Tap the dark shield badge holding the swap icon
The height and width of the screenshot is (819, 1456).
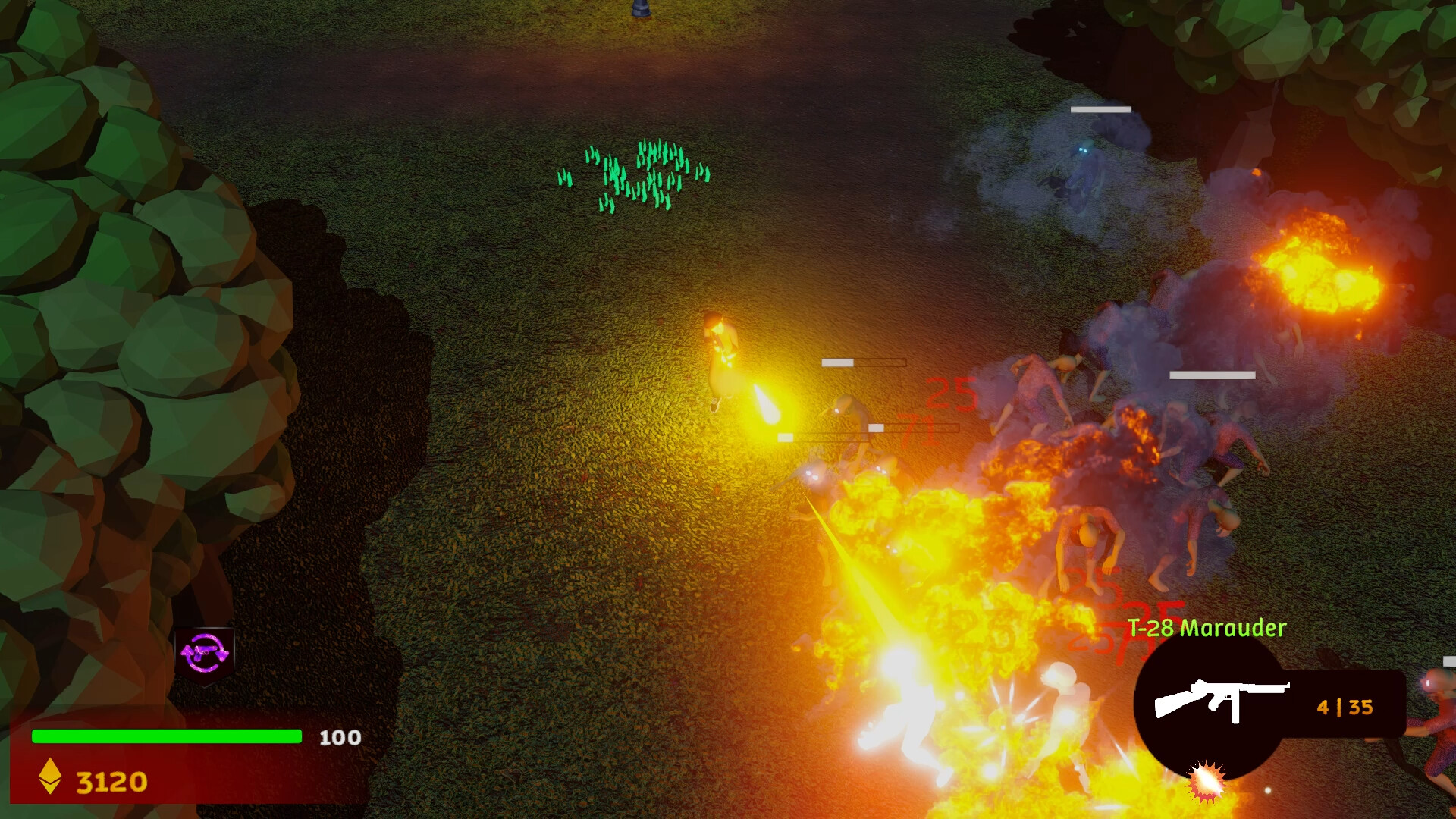point(205,654)
